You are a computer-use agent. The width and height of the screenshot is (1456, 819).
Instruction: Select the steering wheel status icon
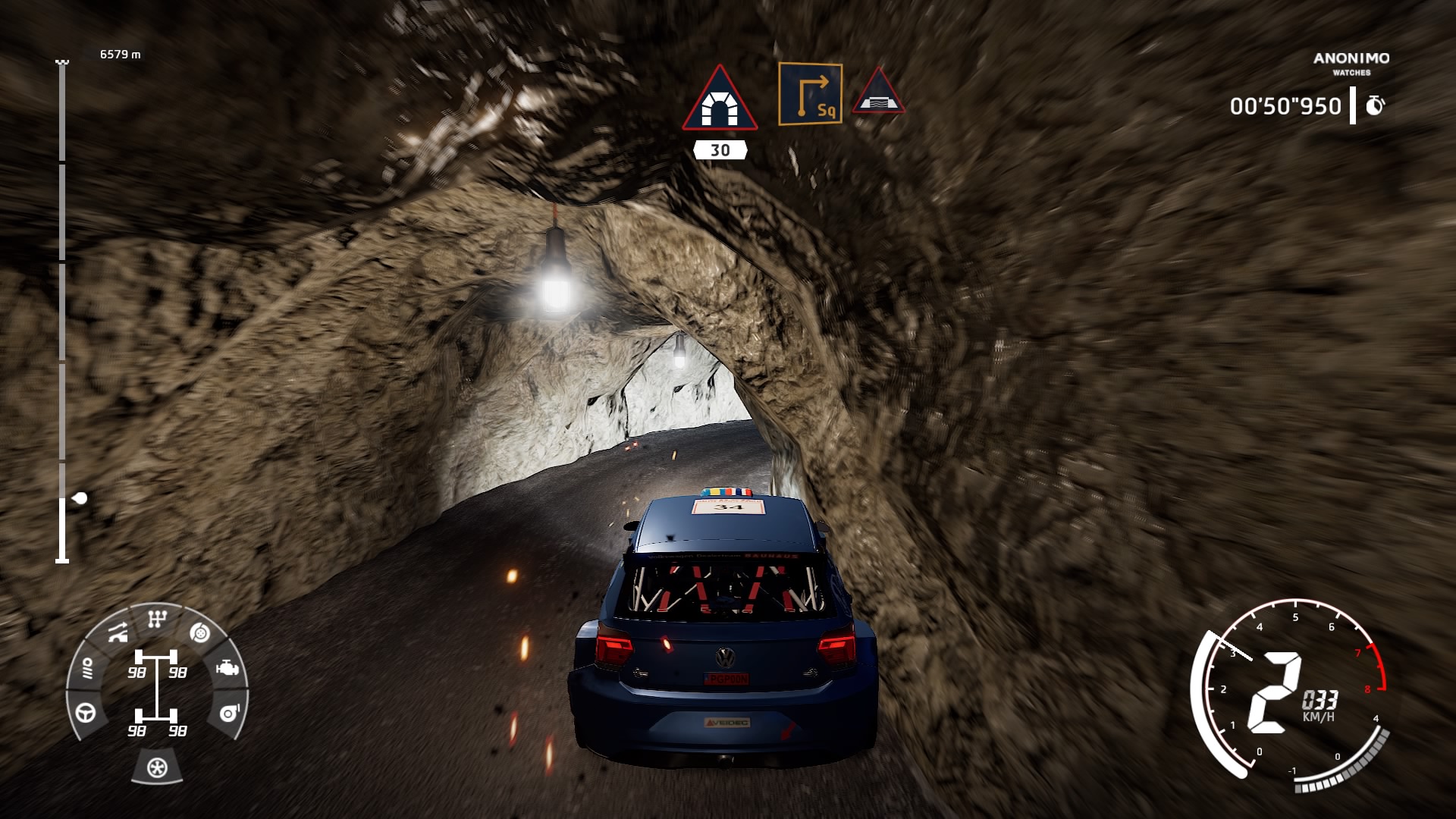pos(86,712)
